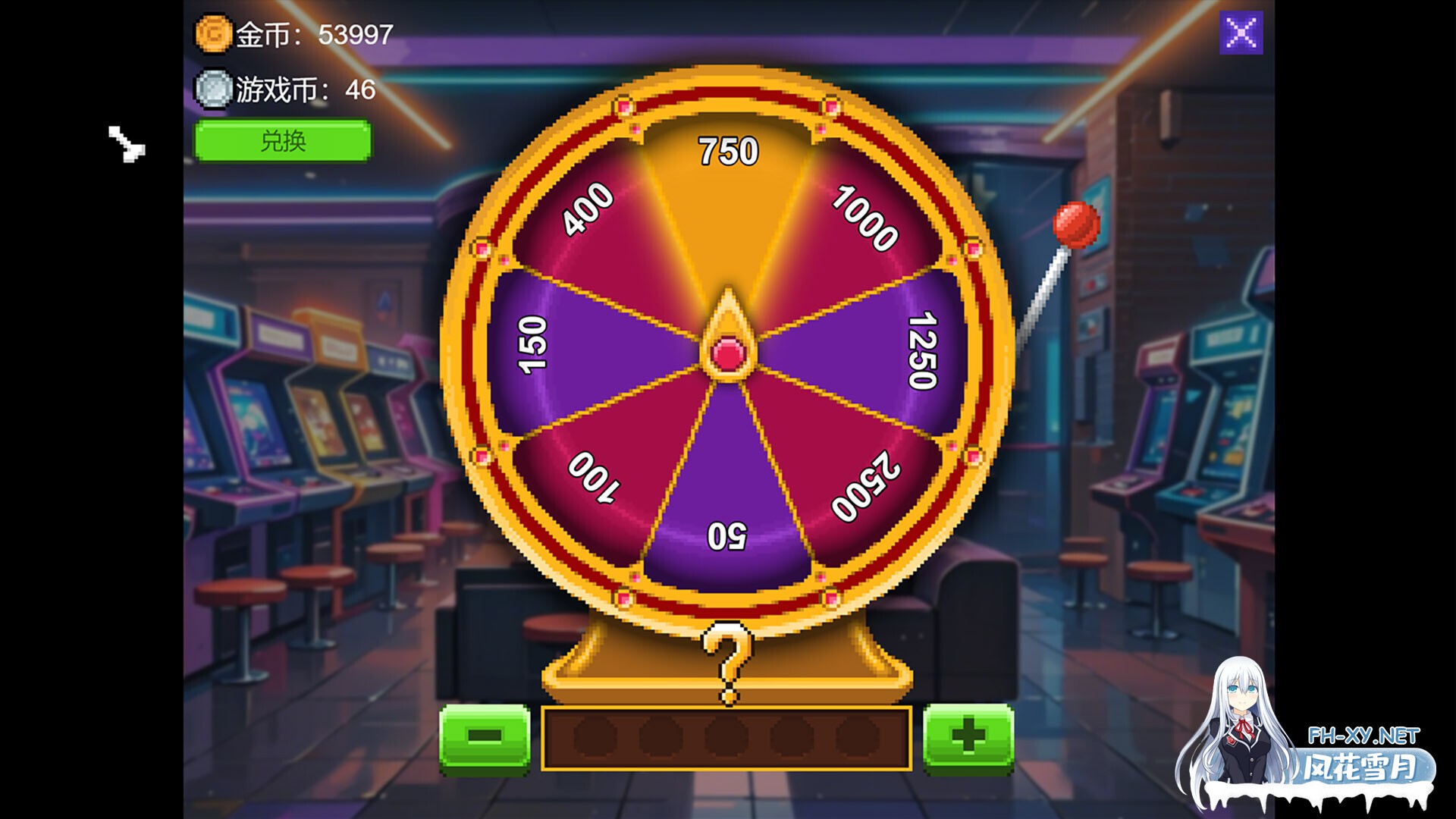
Task: Click the green 兑换 exchange button
Action: pyautogui.click(x=283, y=141)
